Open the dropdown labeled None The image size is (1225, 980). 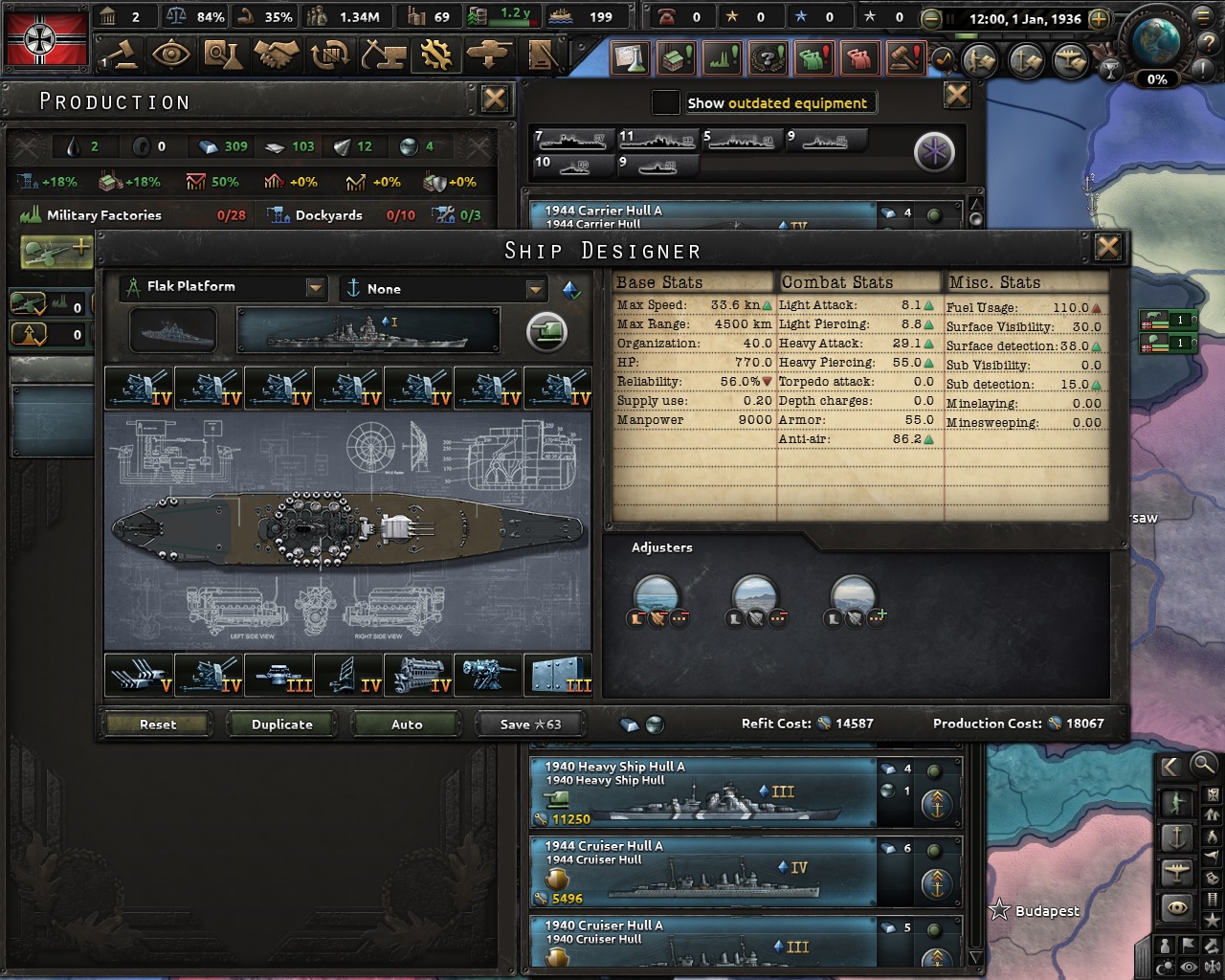534,288
